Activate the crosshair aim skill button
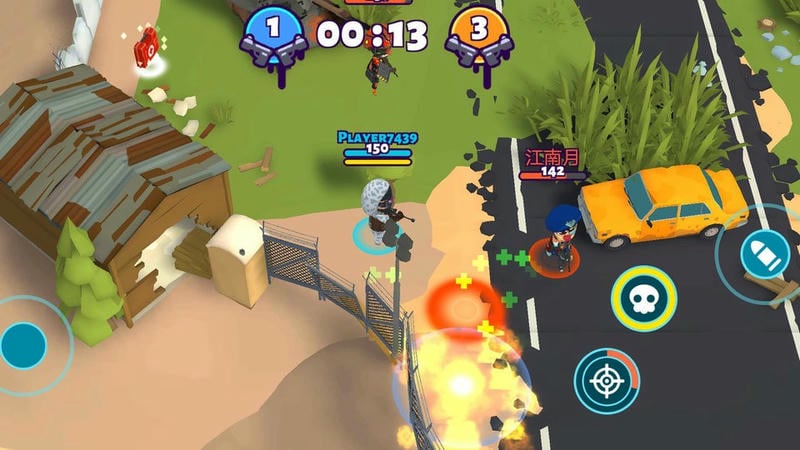 pyautogui.click(x=606, y=380)
